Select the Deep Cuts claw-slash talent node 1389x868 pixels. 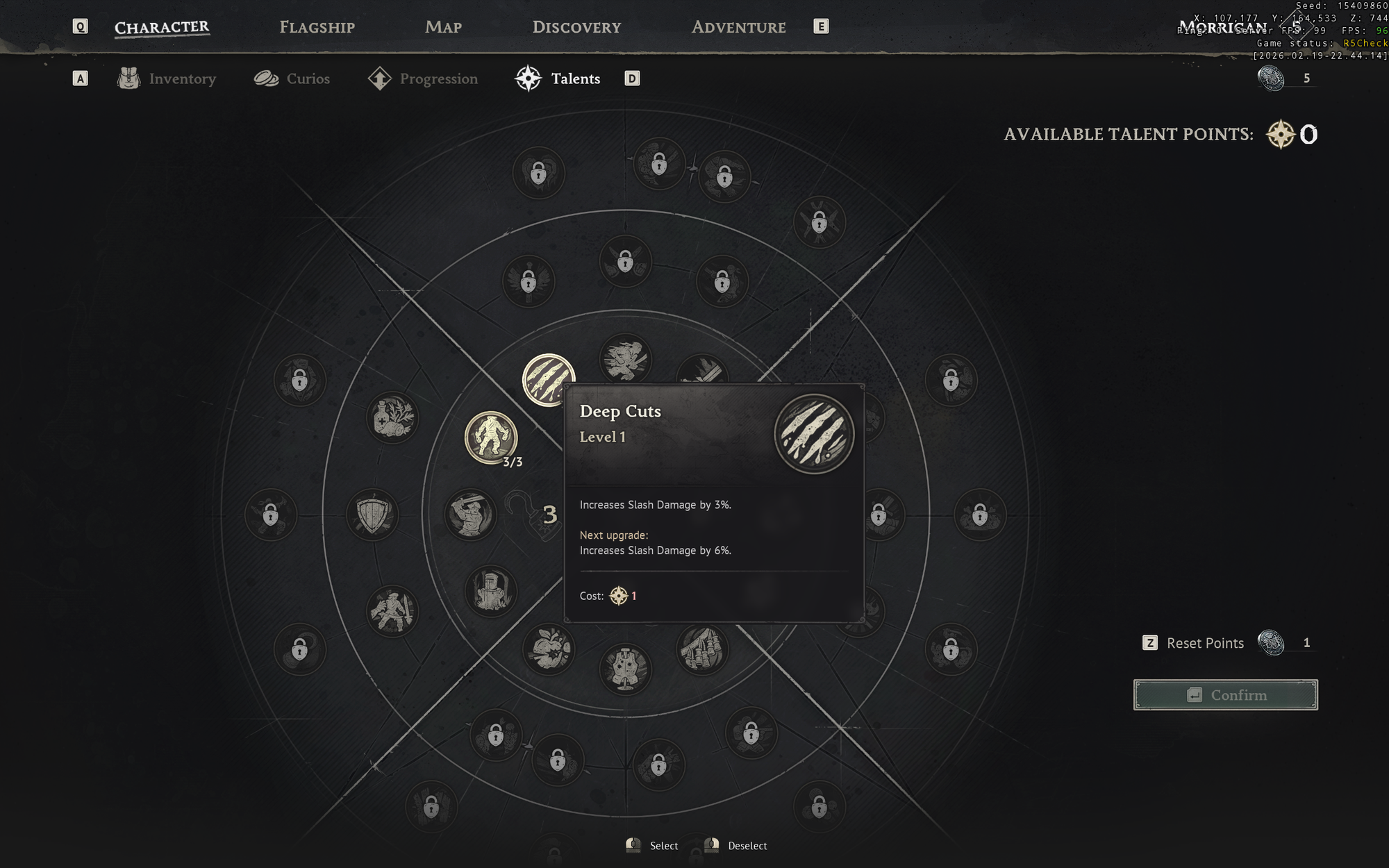547,378
